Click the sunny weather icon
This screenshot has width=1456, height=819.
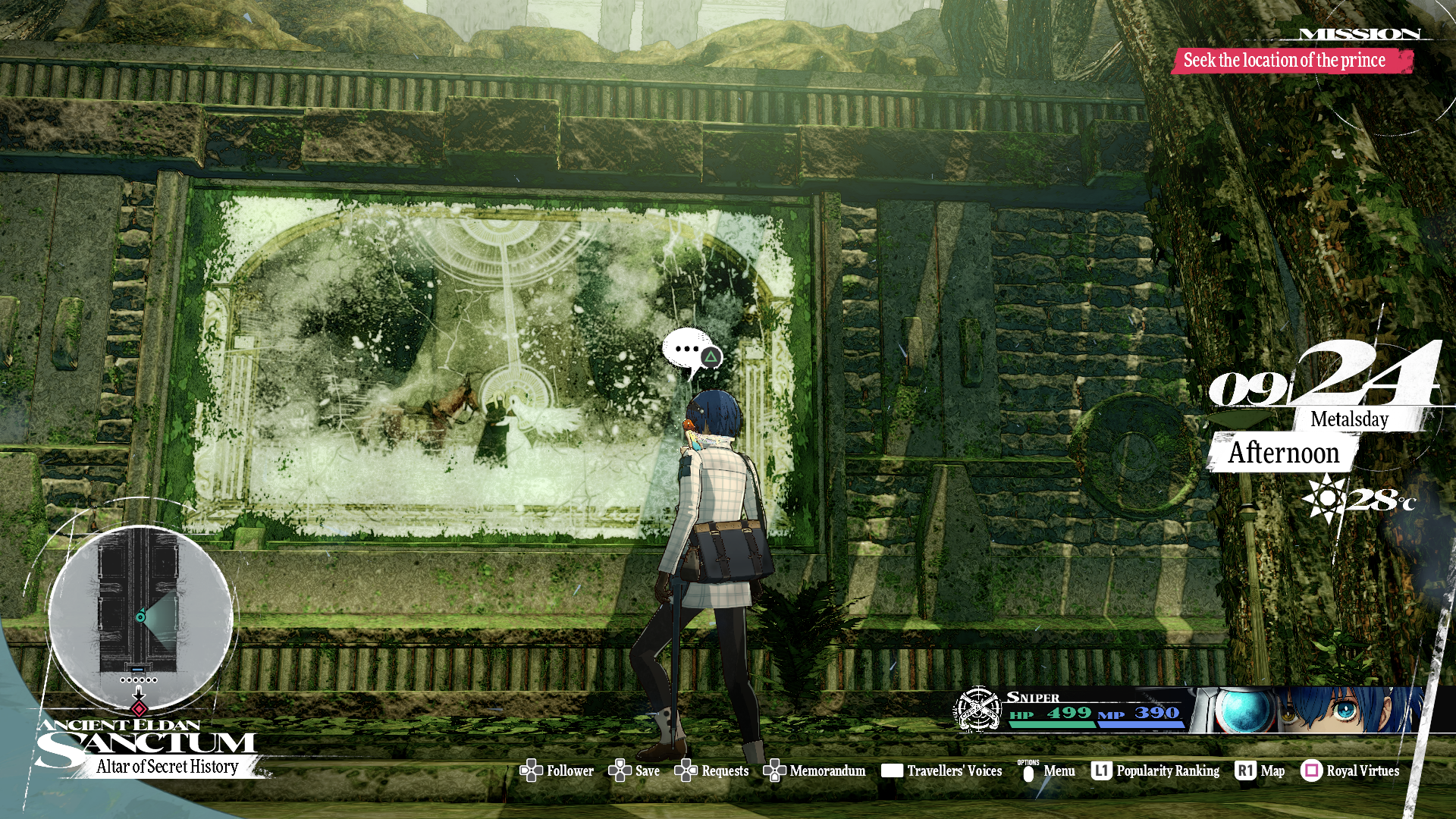click(x=1323, y=498)
